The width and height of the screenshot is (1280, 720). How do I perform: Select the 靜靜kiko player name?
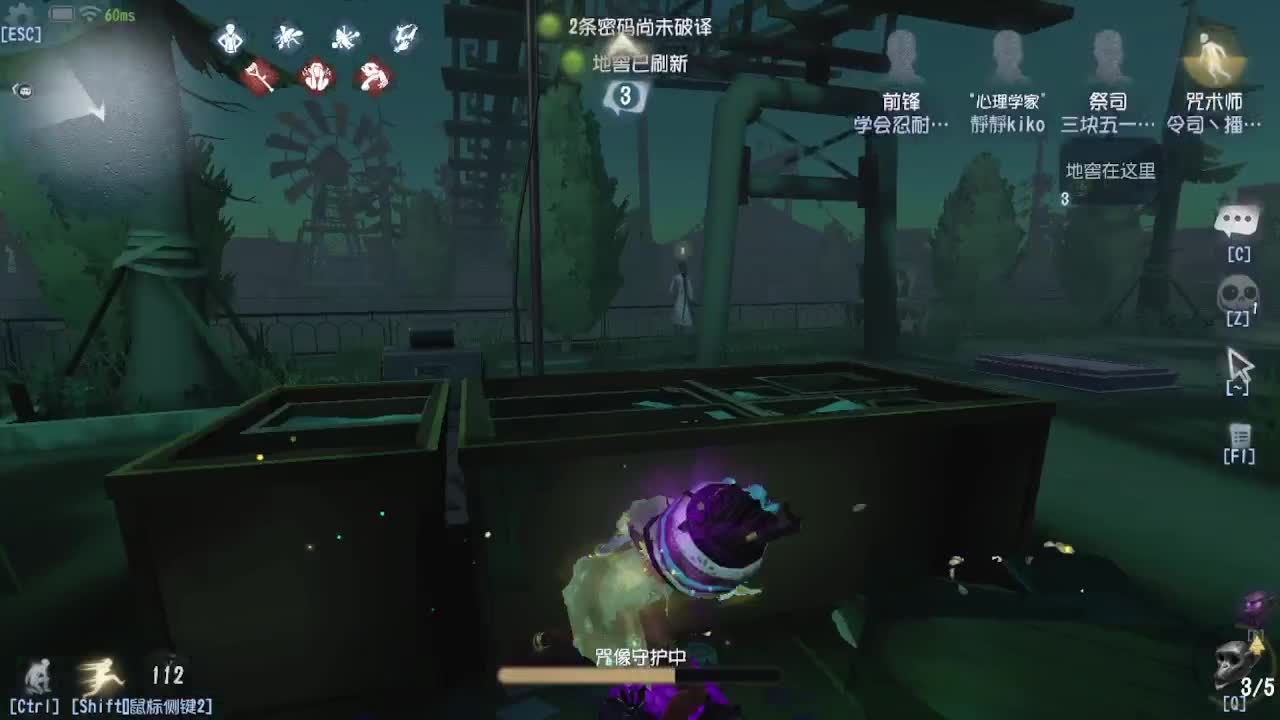click(1010, 124)
